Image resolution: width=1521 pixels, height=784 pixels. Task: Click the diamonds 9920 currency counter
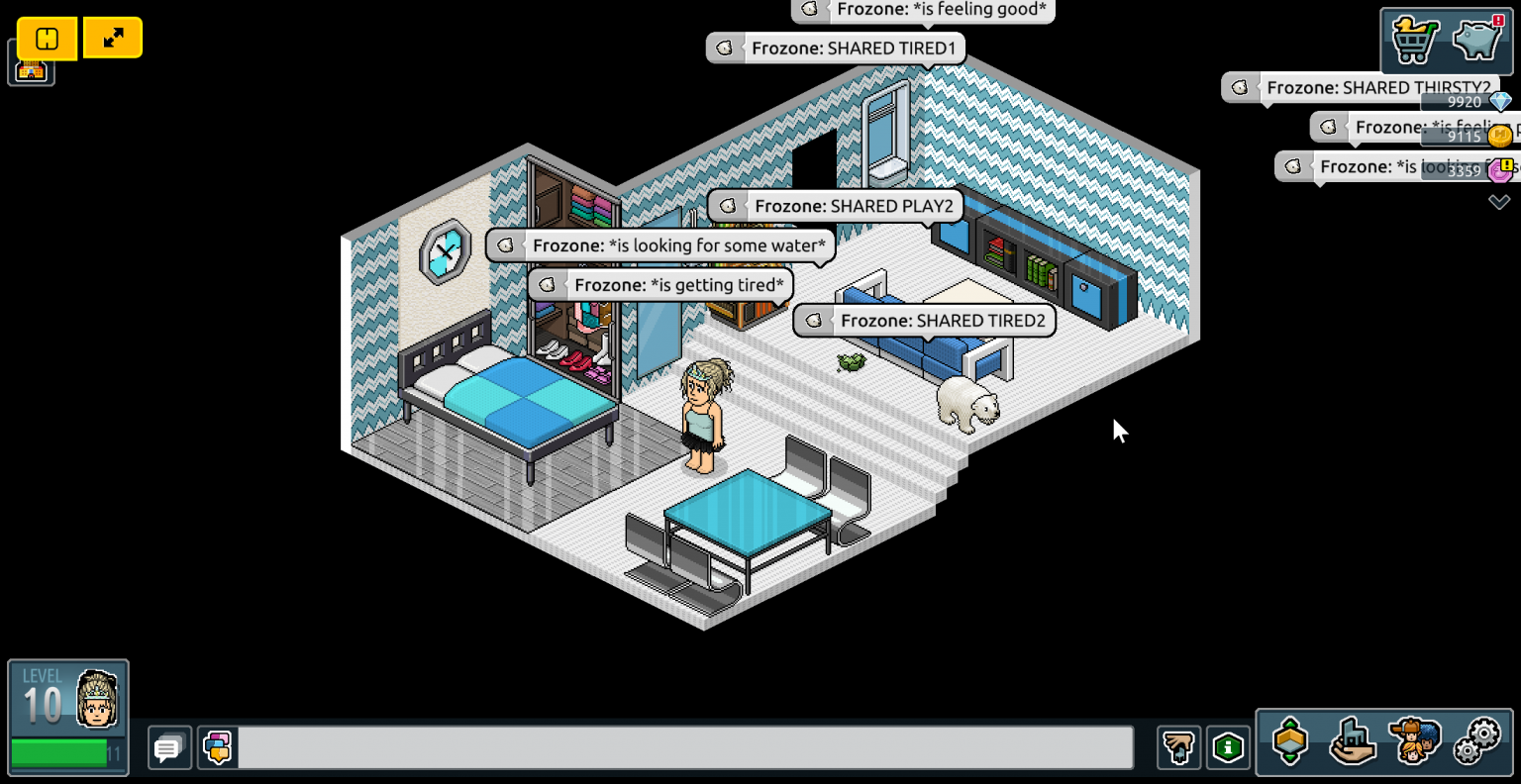[x=1464, y=102]
